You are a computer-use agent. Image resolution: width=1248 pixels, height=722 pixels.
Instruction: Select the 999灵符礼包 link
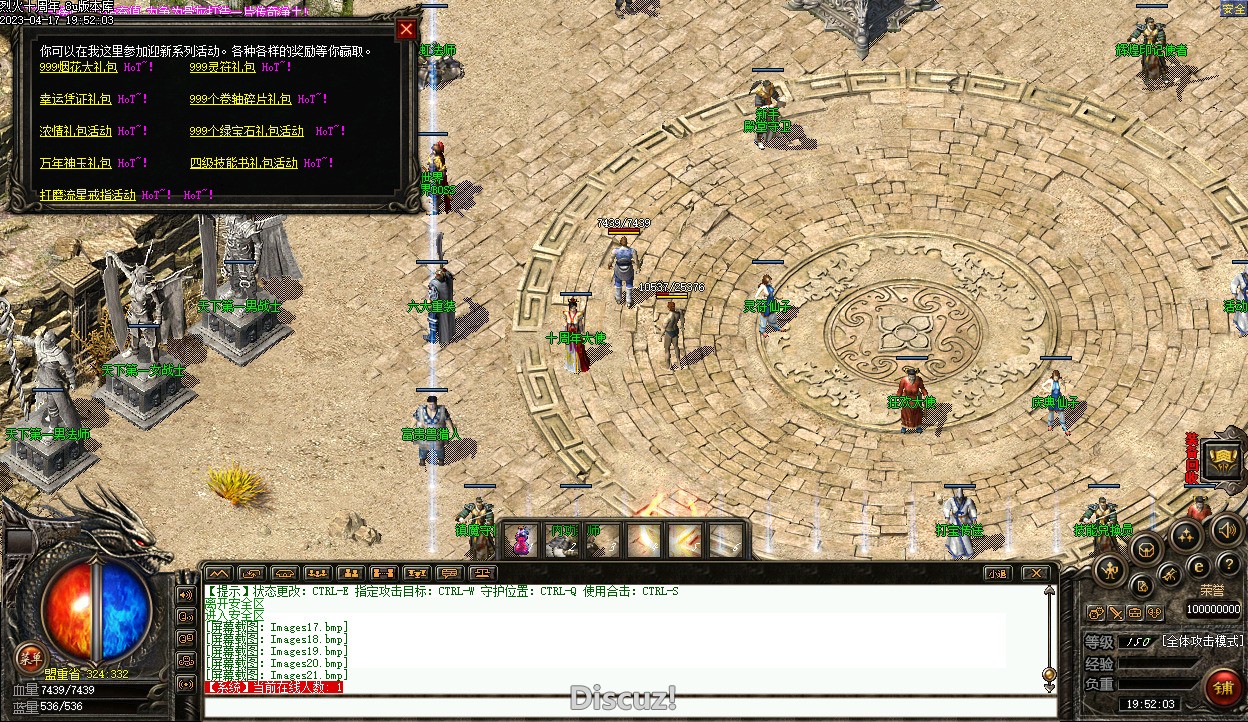click(x=222, y=67)
